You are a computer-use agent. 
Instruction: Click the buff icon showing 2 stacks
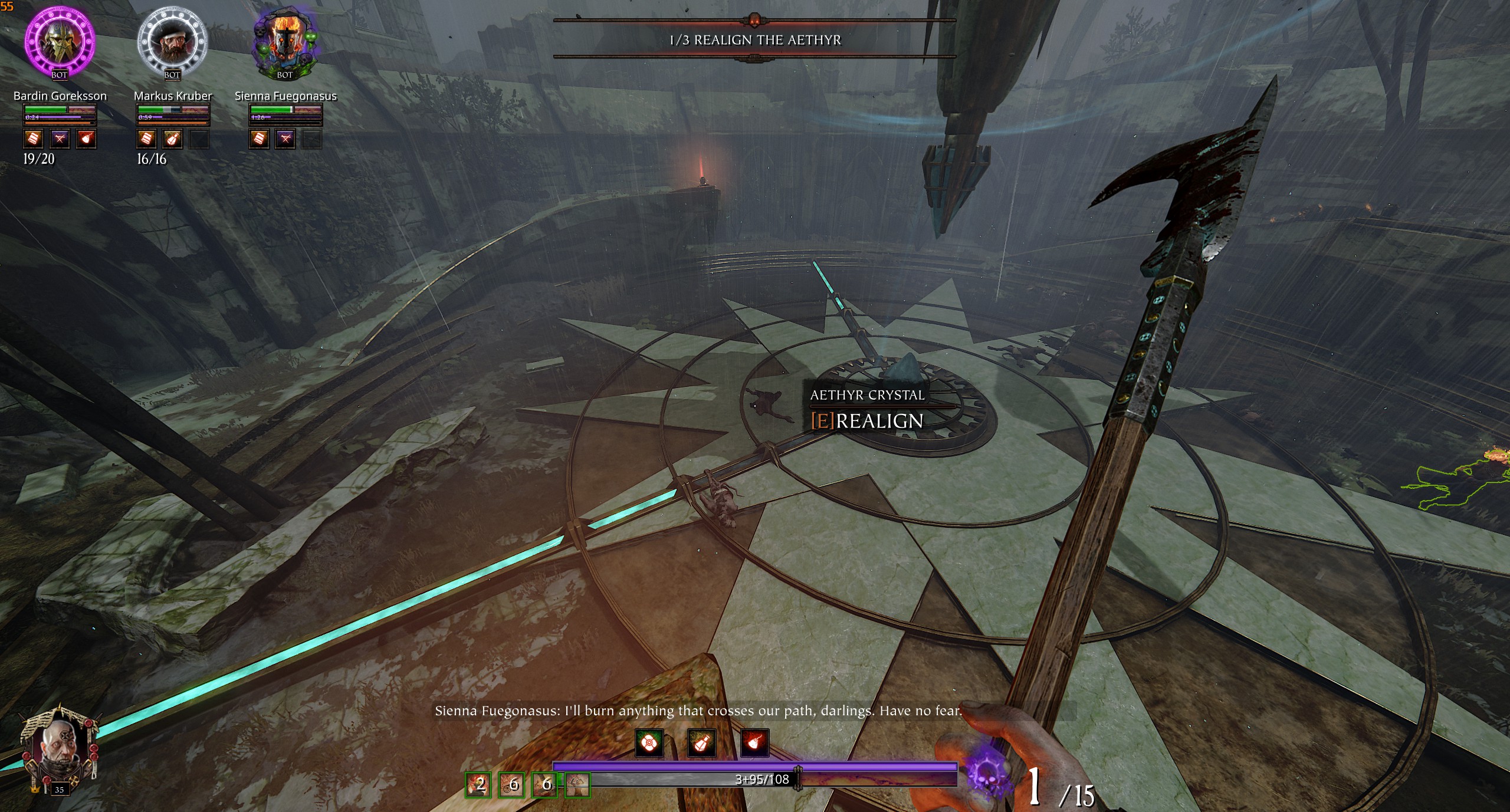(x=478, y=784)
